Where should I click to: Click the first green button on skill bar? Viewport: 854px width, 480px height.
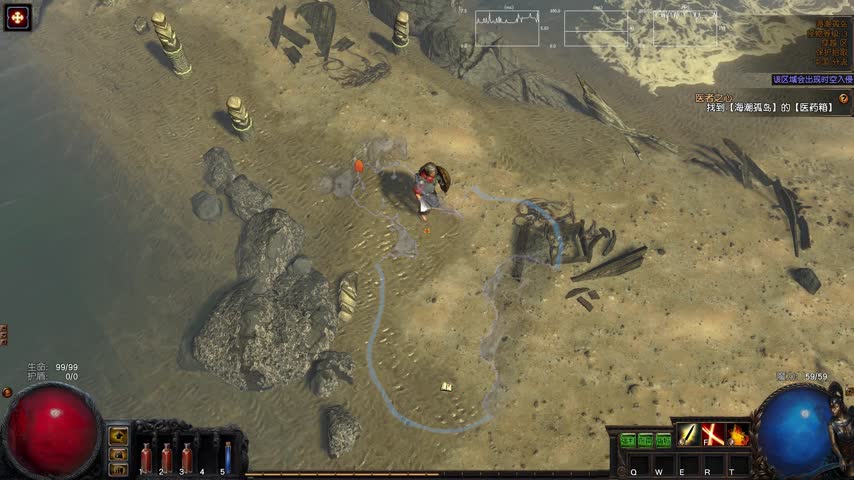(628, 440)
